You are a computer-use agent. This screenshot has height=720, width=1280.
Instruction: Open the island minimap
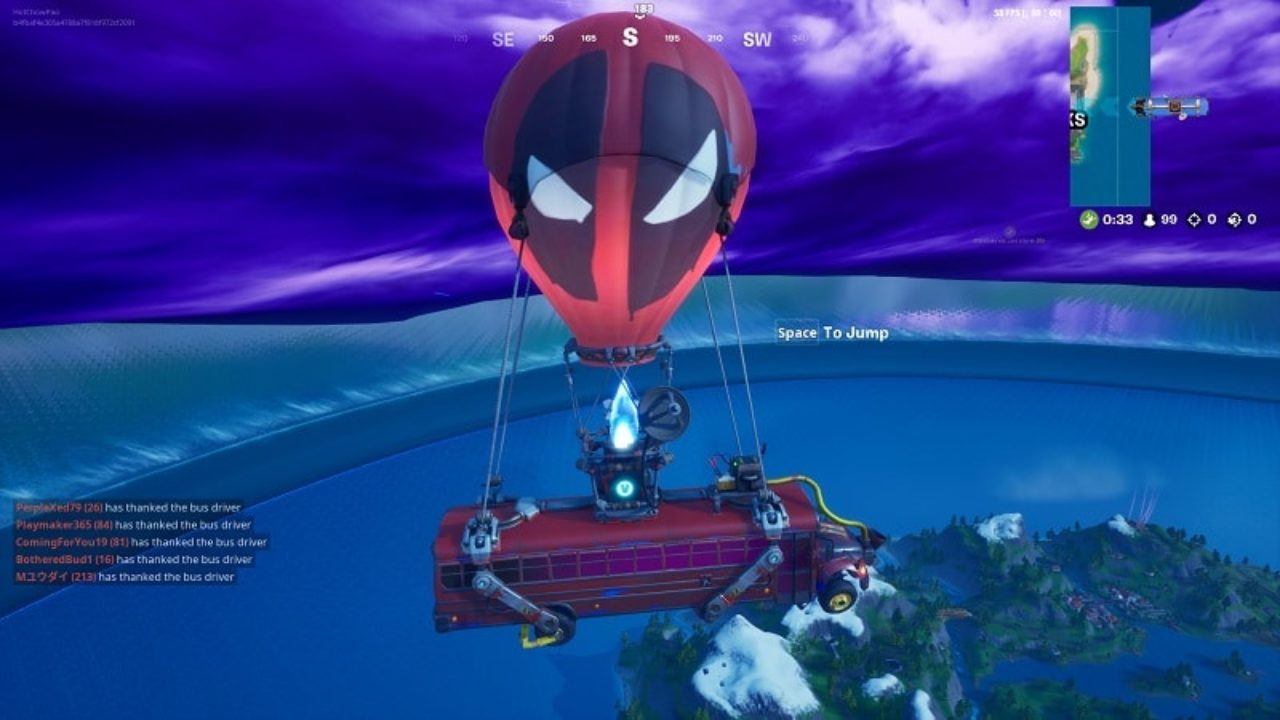pos(1109,105)
